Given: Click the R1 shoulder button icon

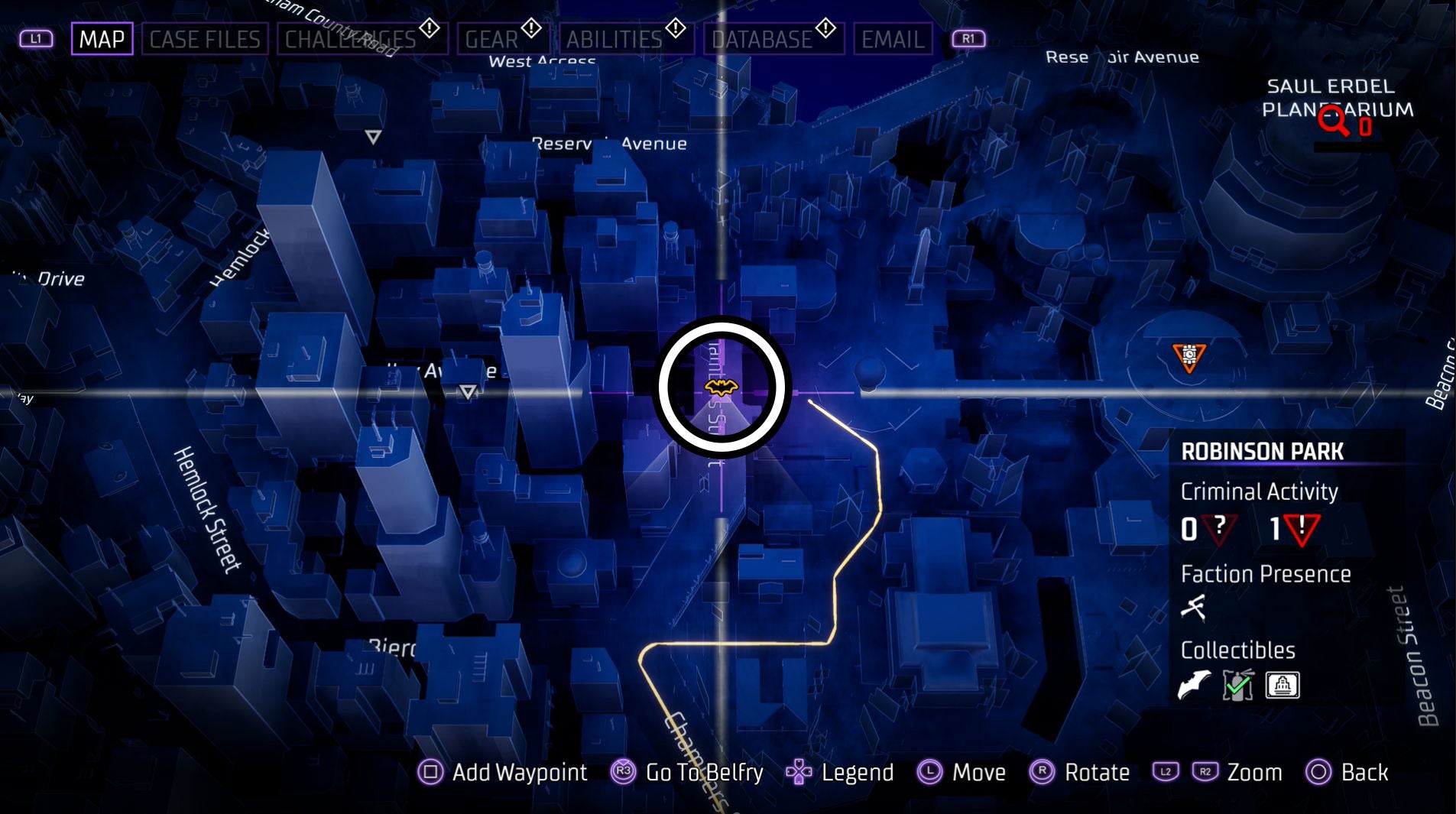Looking at the screenshot, I should [x=968, y=37].
